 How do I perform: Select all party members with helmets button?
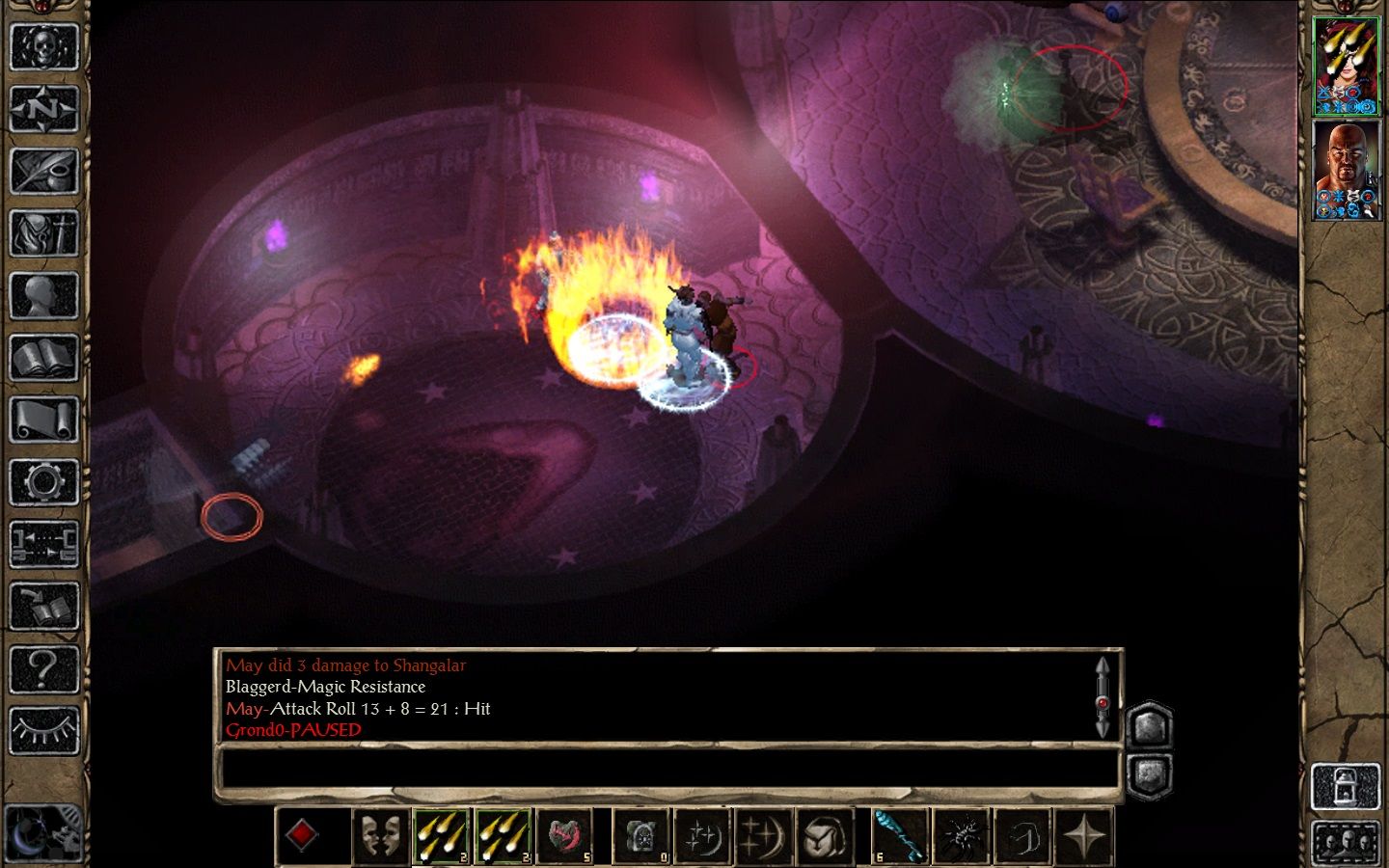click(1347, 842)
